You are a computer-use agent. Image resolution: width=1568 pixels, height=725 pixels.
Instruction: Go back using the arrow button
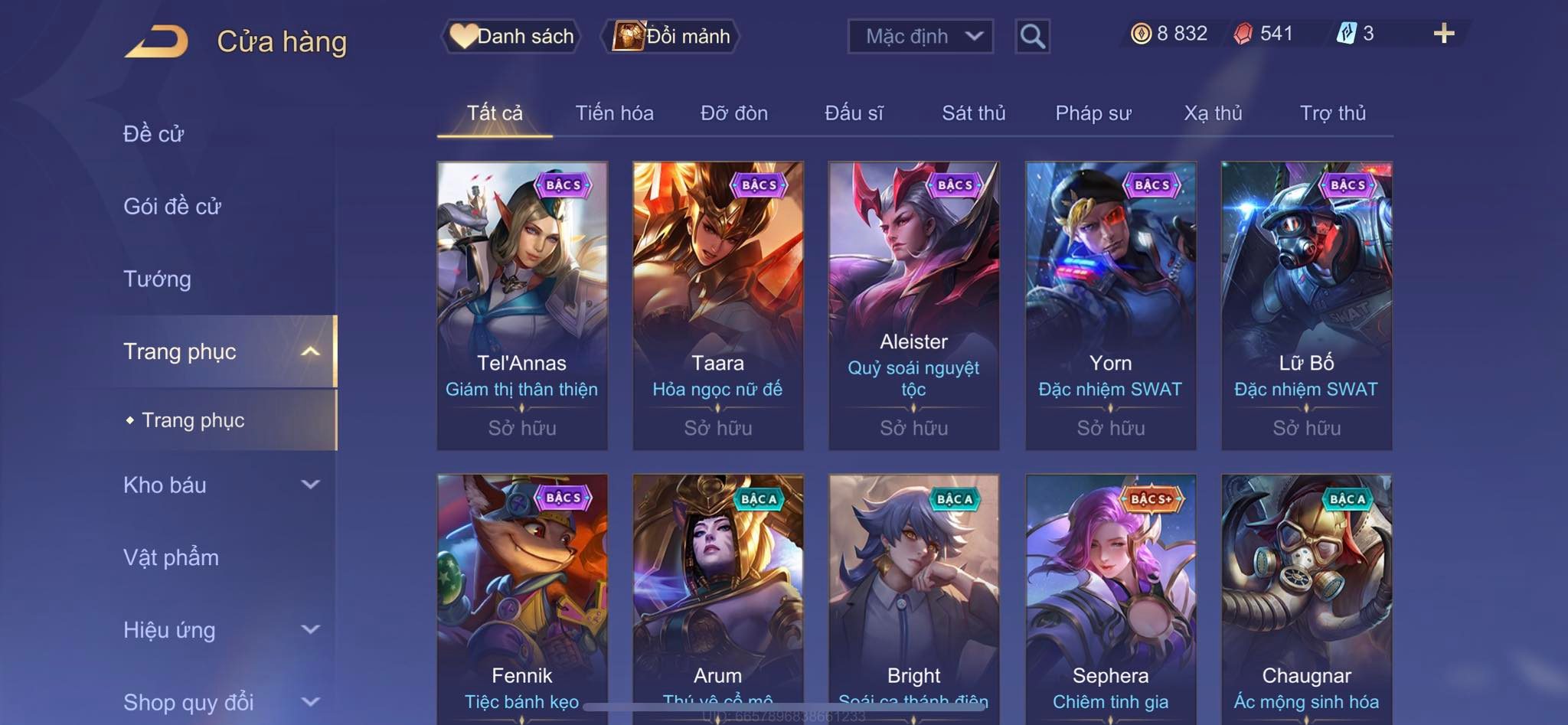(x=157, y=41)
